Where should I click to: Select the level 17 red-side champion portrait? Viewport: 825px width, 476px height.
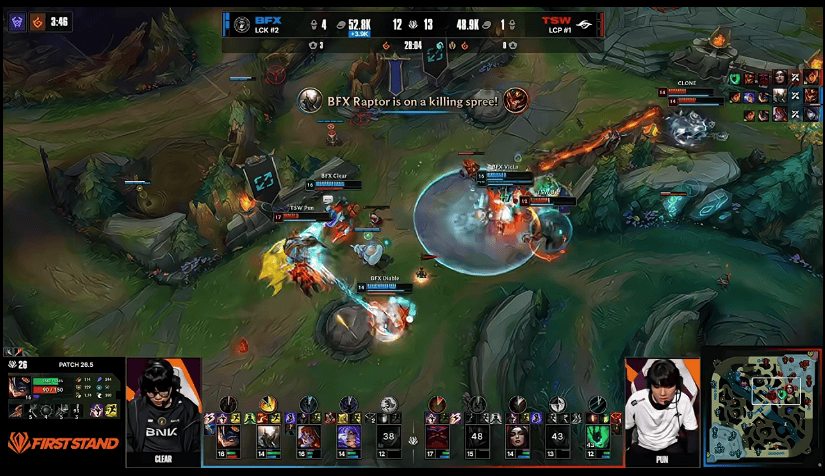(x=438, y=436)
